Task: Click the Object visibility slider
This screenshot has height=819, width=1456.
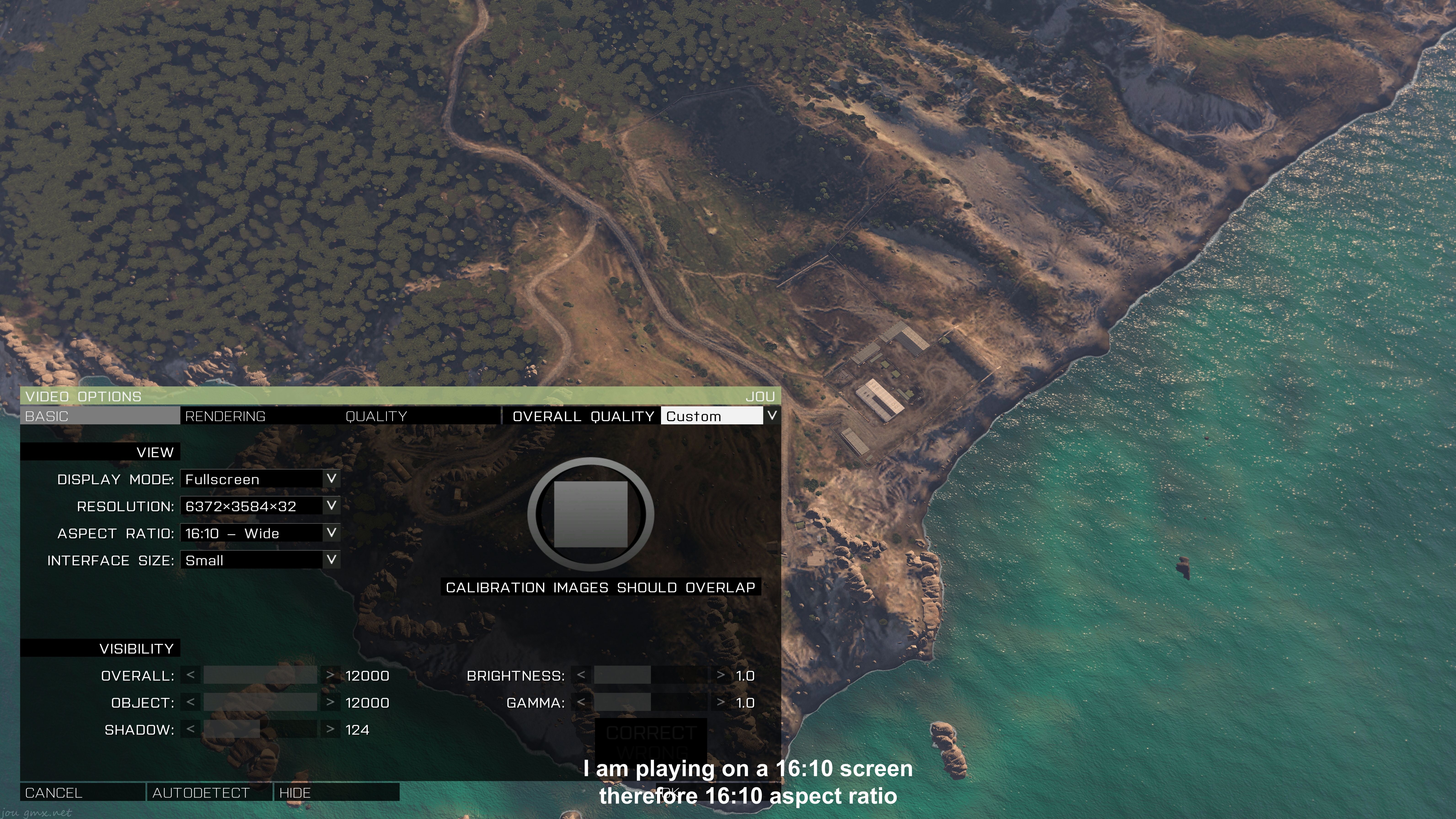Action: (260, 702)
